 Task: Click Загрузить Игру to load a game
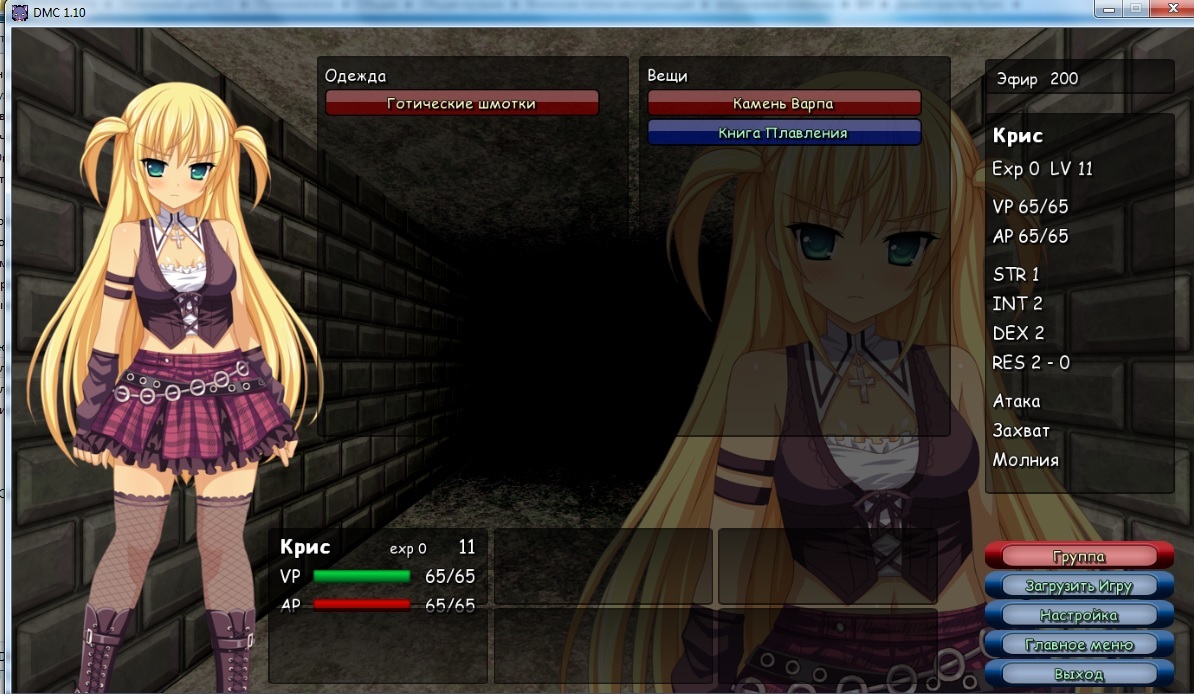point(1078,586)
